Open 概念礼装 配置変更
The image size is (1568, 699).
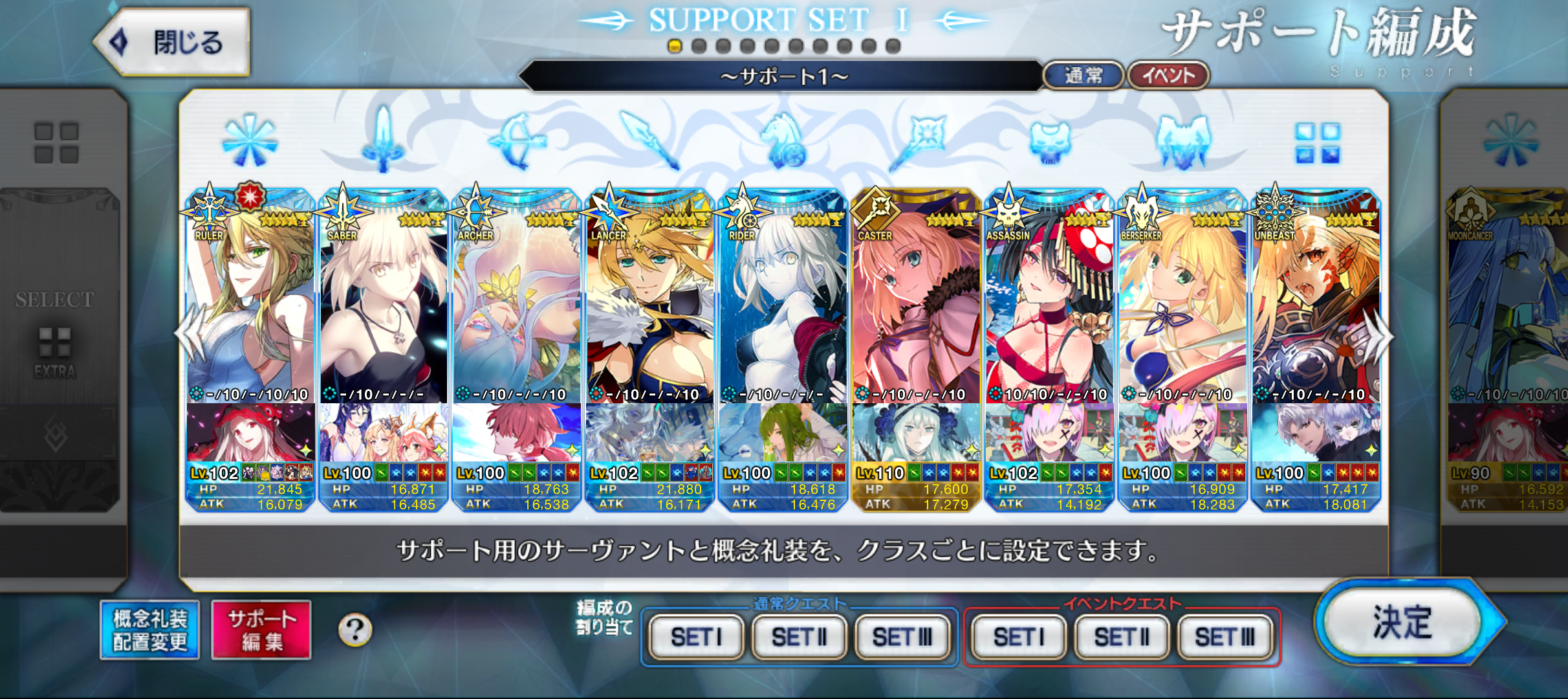(x=150, y=630)
